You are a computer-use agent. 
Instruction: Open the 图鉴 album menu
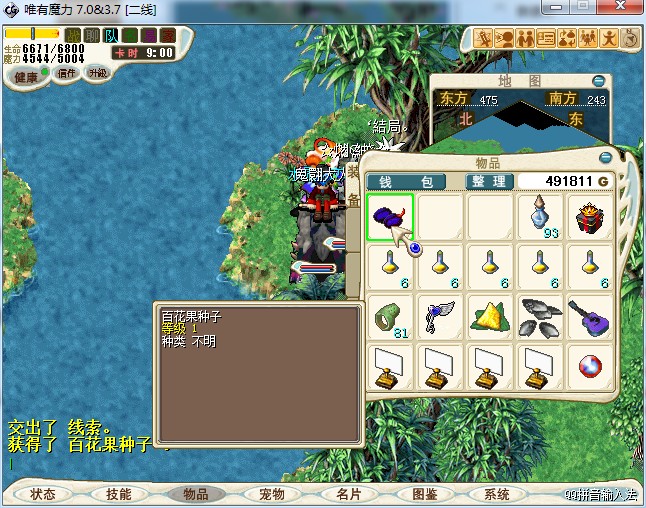pos(423,494)
